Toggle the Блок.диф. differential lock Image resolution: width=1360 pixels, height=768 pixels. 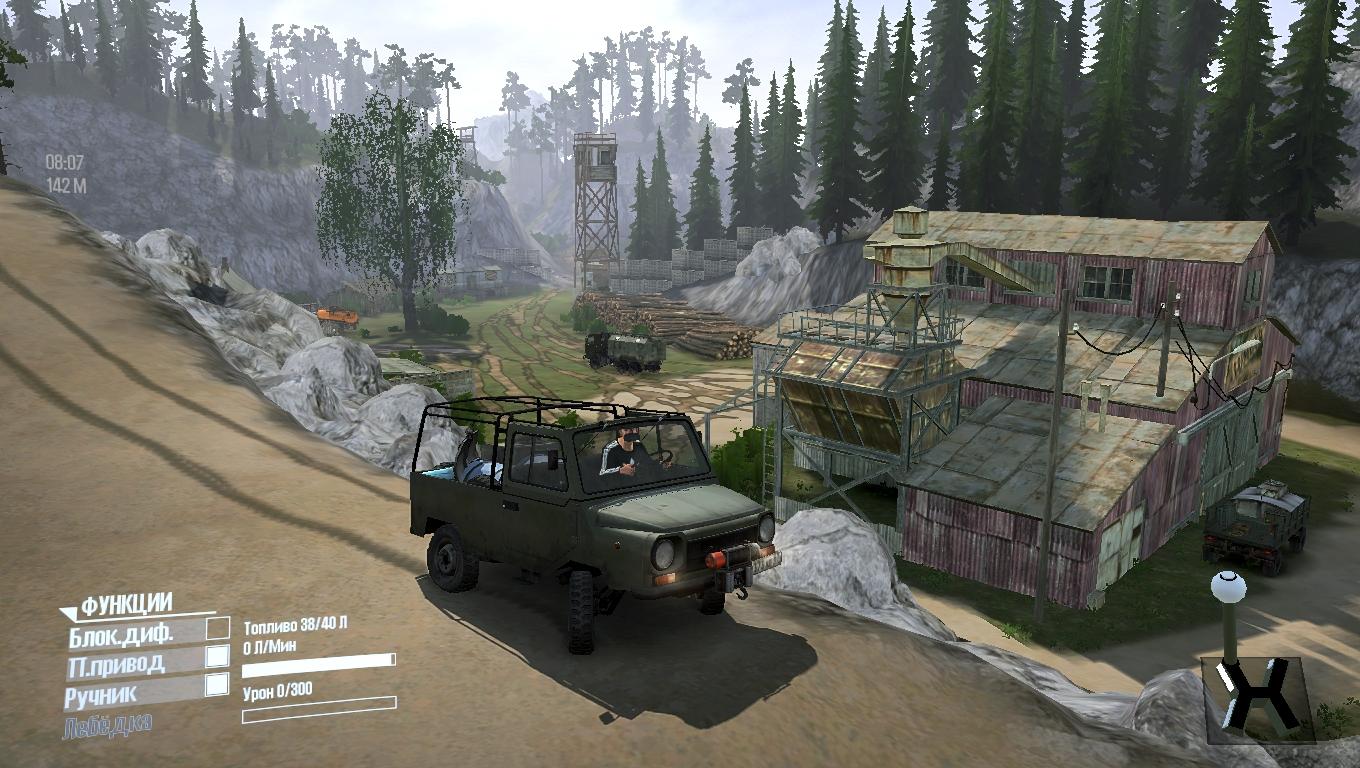(x=121, y=633)
